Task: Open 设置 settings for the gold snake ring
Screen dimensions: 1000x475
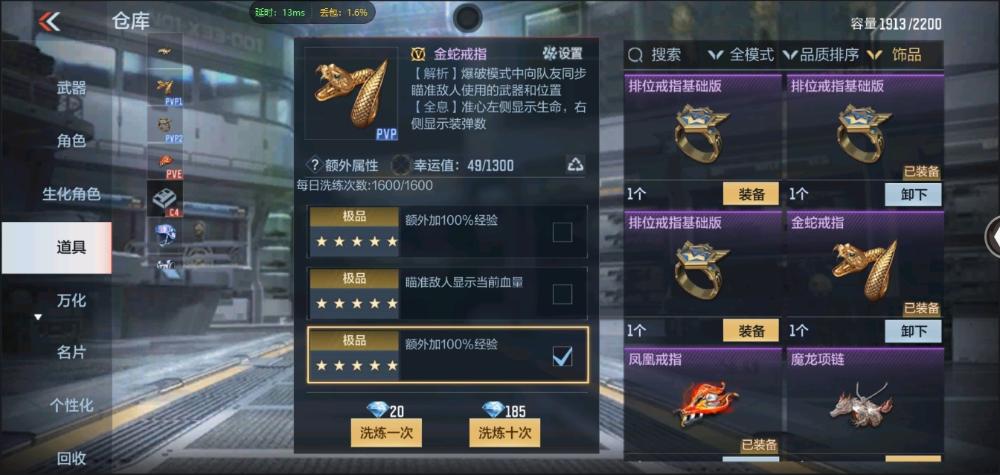Action: pyautogui.click(x=562, y=53)
